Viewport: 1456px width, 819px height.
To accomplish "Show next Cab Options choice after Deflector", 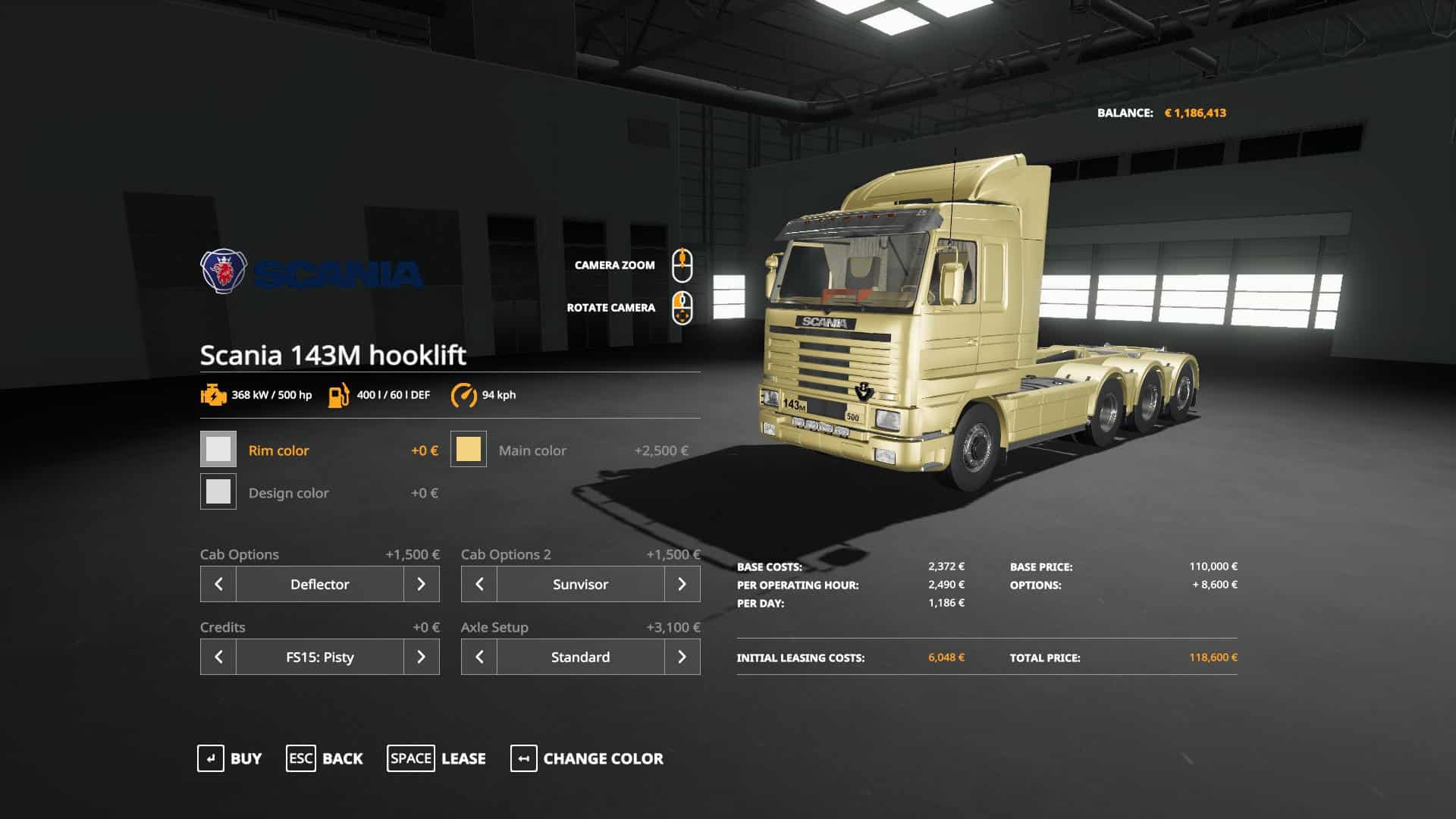I will click(422, 584).
